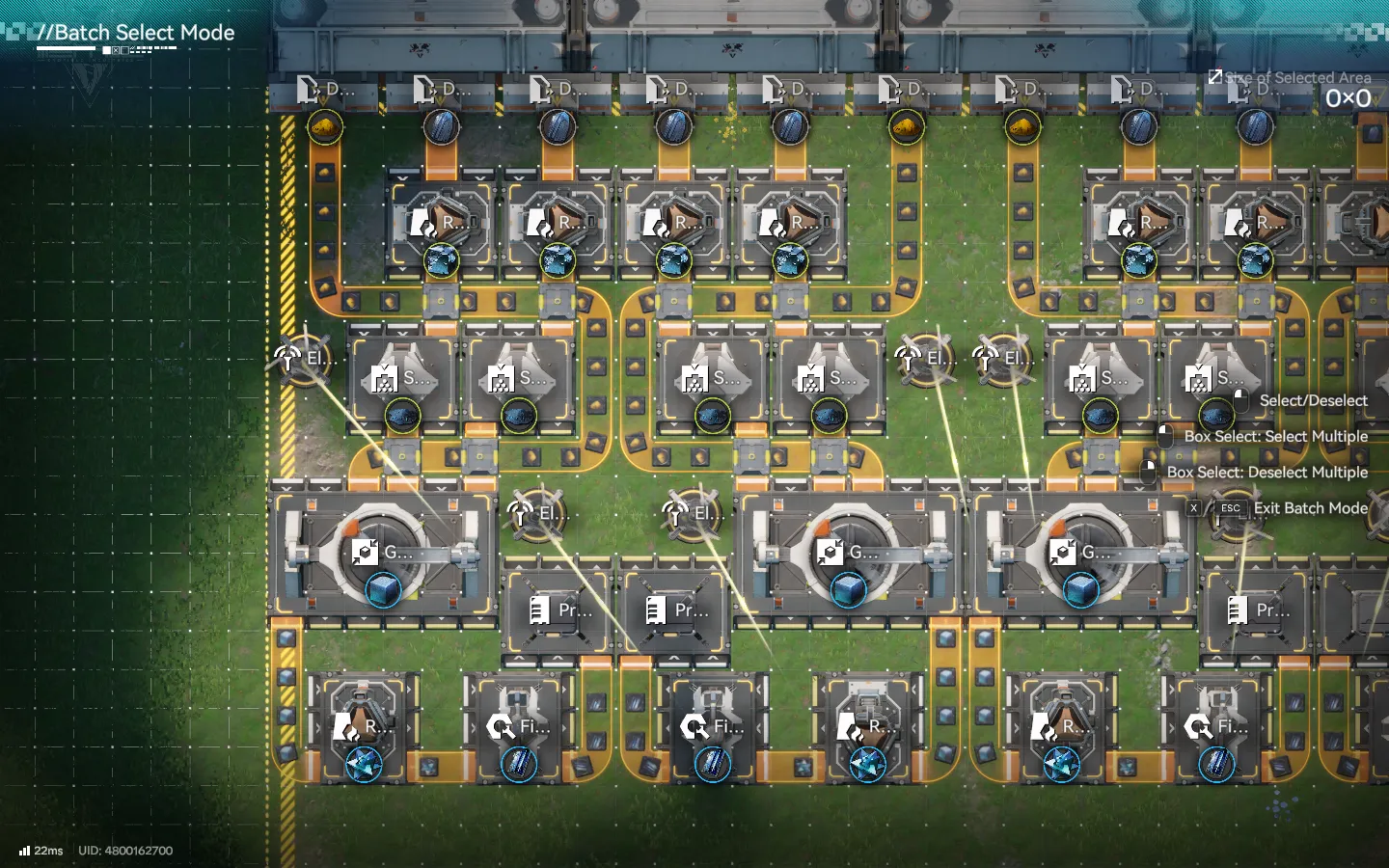Image resolution: width=1389 pixels, height=868 pixels.
Task: Exit Batch Mode
Action: coord(1309,508)
